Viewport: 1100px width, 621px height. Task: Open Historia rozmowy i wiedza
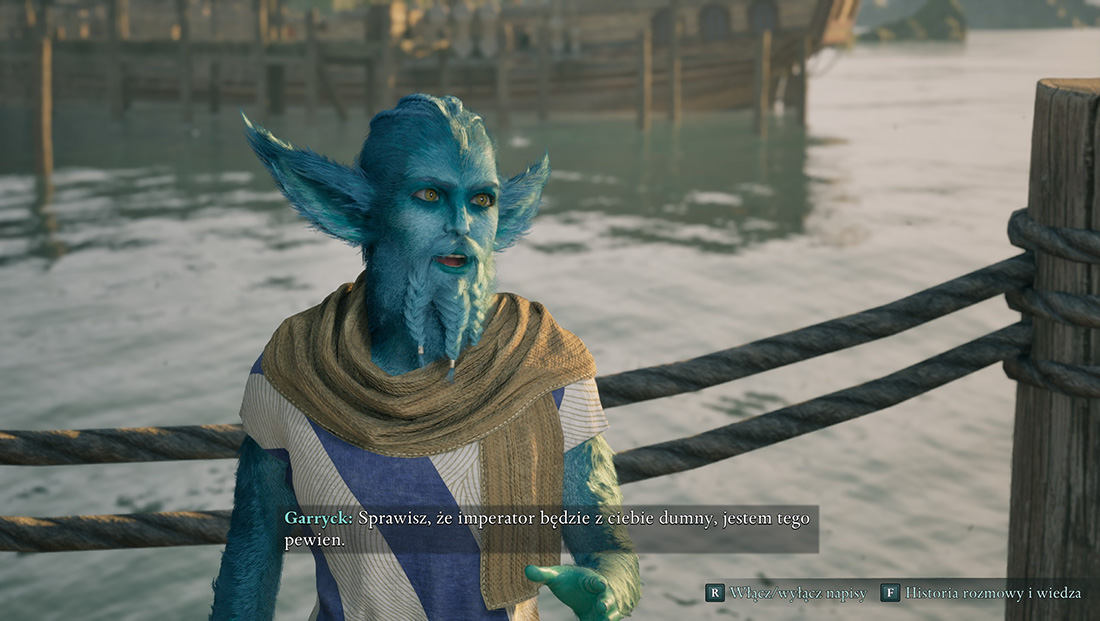point(981,593)
